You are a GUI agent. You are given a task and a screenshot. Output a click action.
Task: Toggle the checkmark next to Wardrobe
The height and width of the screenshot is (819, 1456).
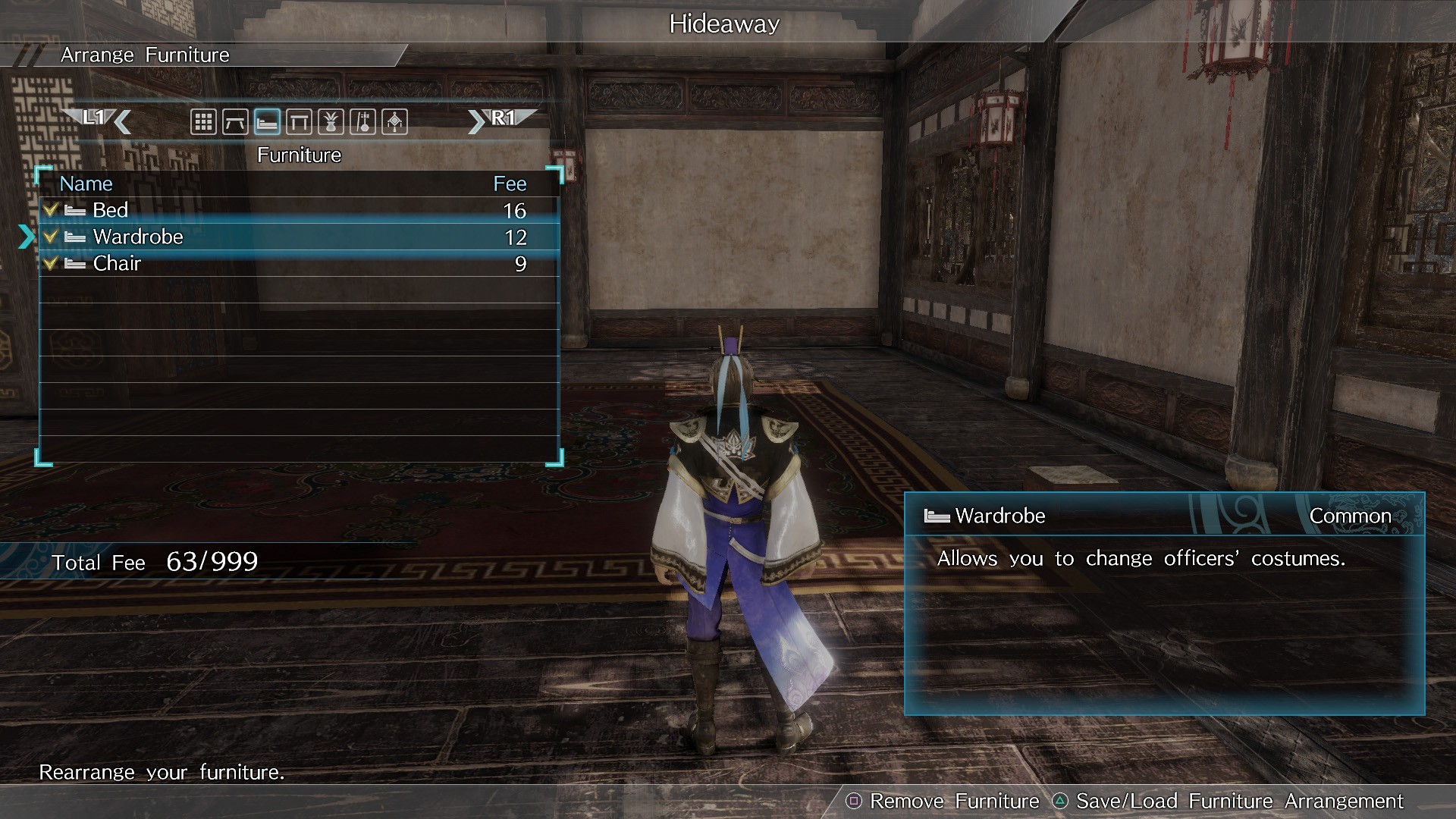coord(51,237)
